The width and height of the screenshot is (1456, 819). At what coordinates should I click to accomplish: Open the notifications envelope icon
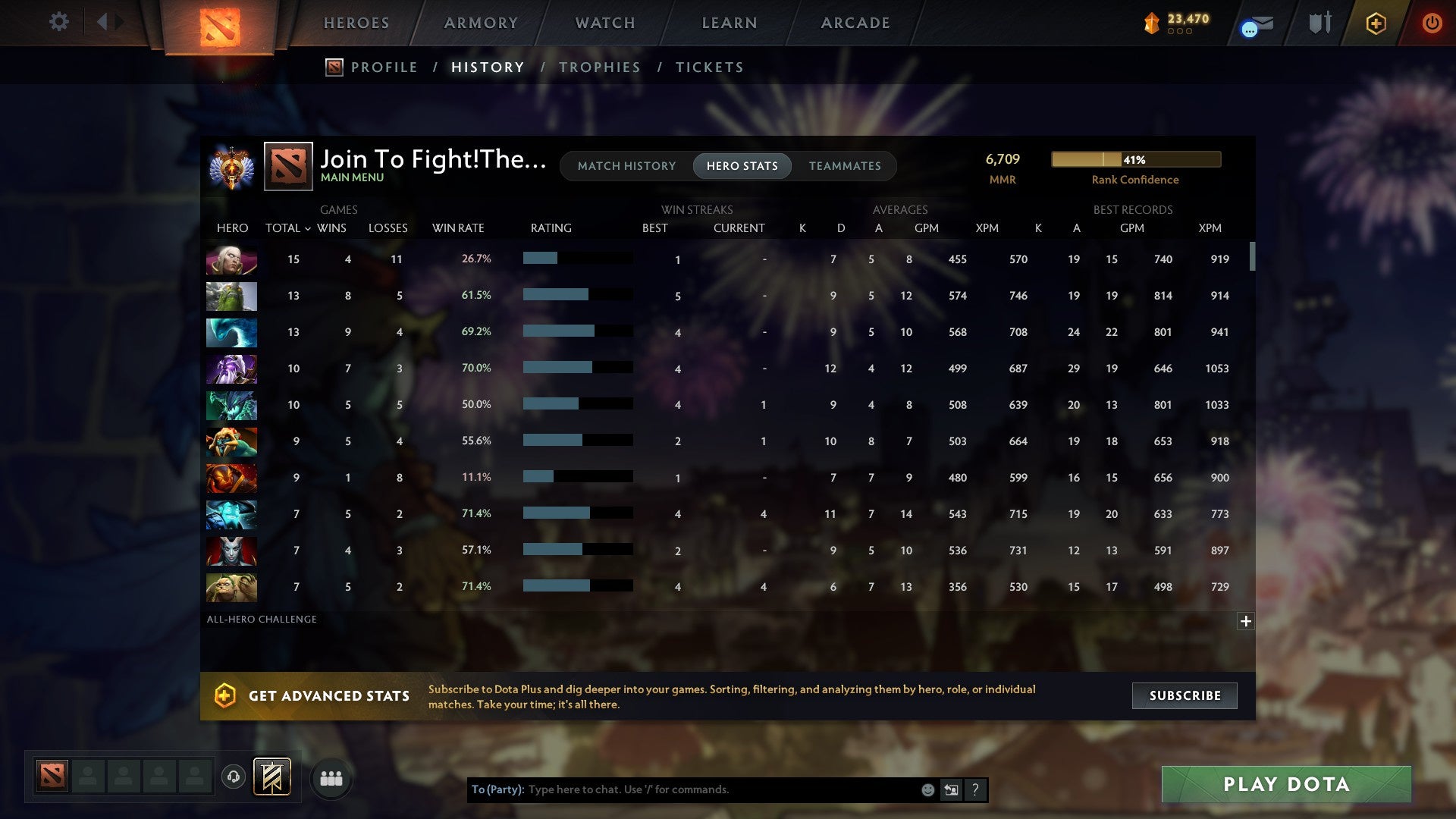(1255, 24)
